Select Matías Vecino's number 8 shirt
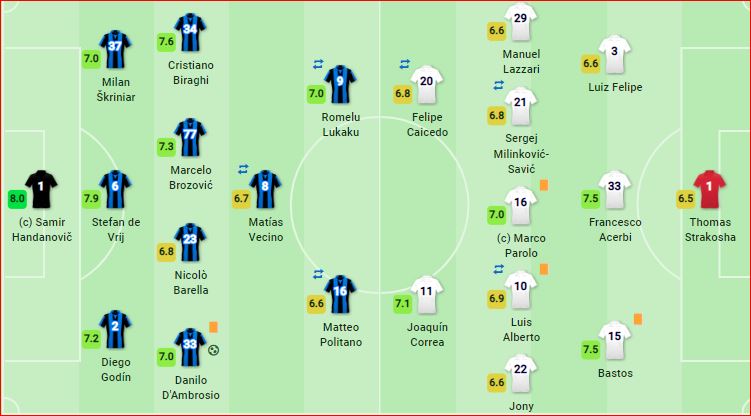 pos(265,187)
